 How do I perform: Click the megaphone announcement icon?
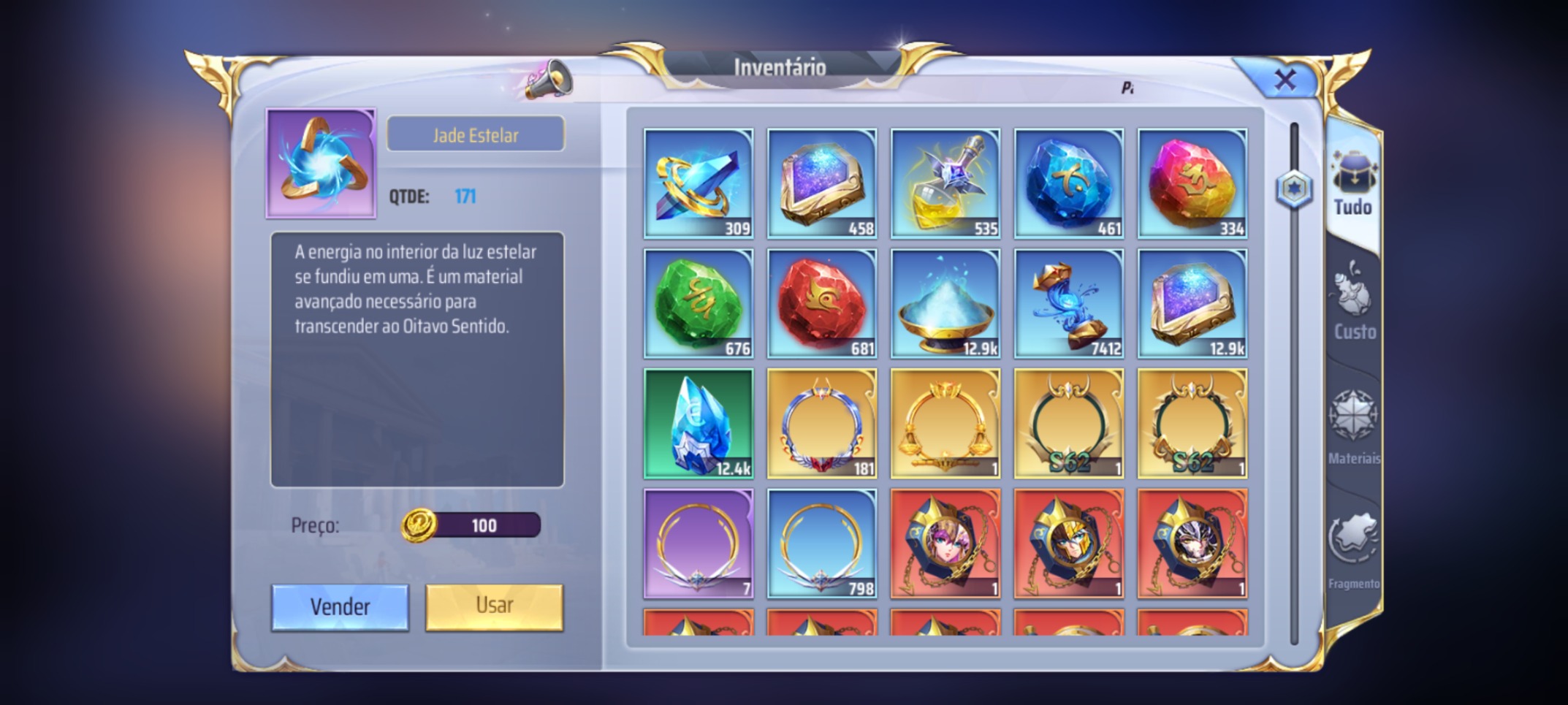pyautogui.click(x=549, y=80)
